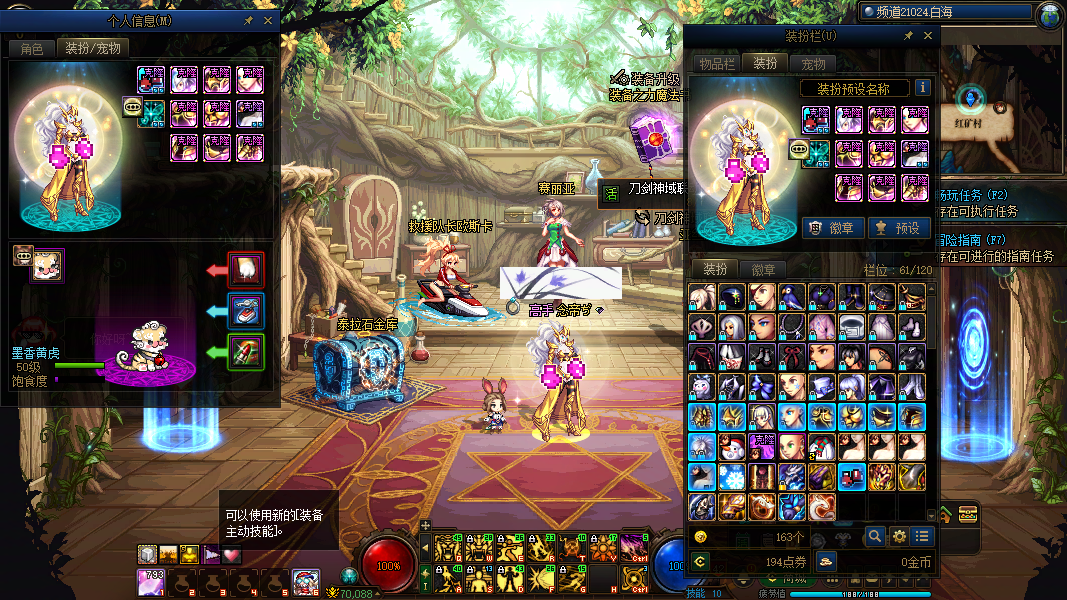
Task: Select the pet equipment slot with green border
Action: (246, 352)
